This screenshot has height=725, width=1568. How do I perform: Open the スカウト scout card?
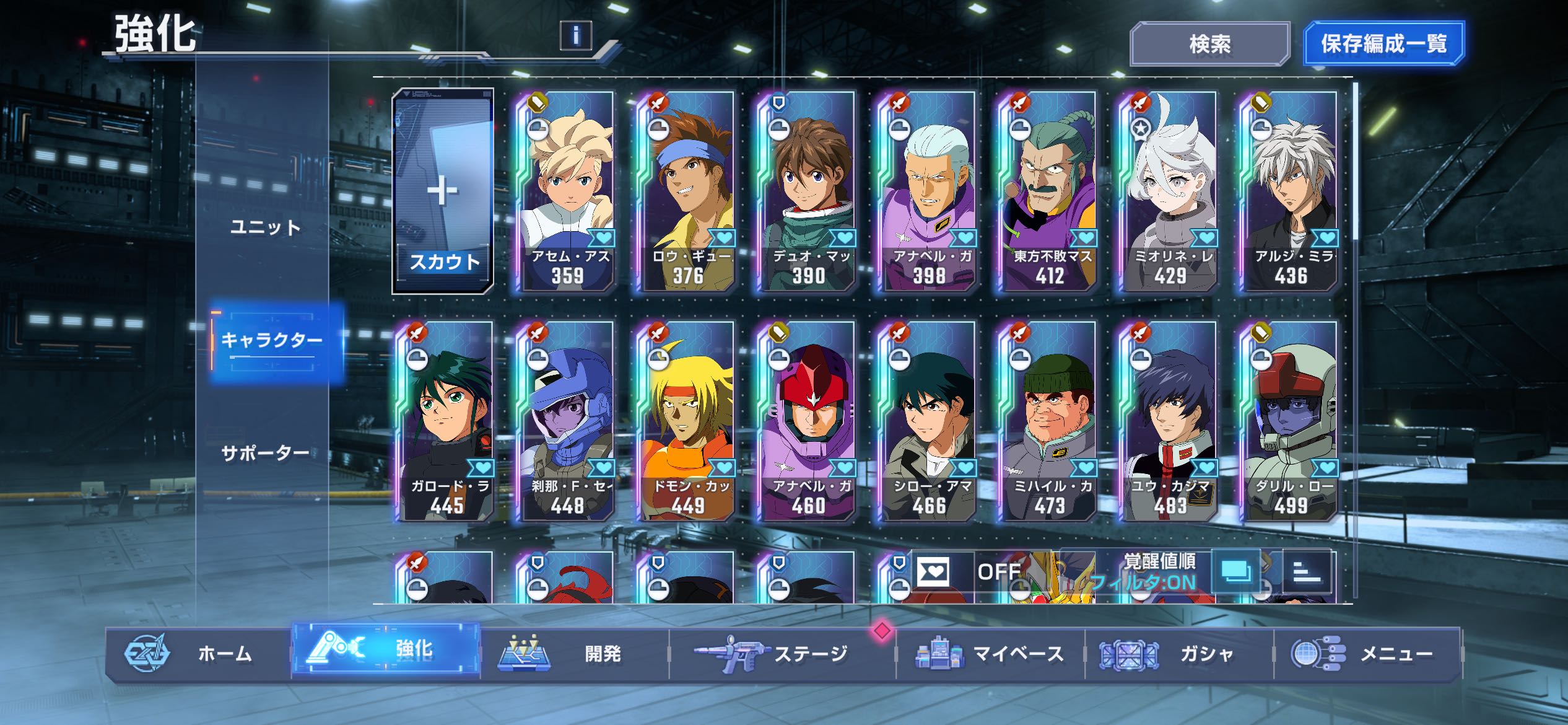coord(443,191)
